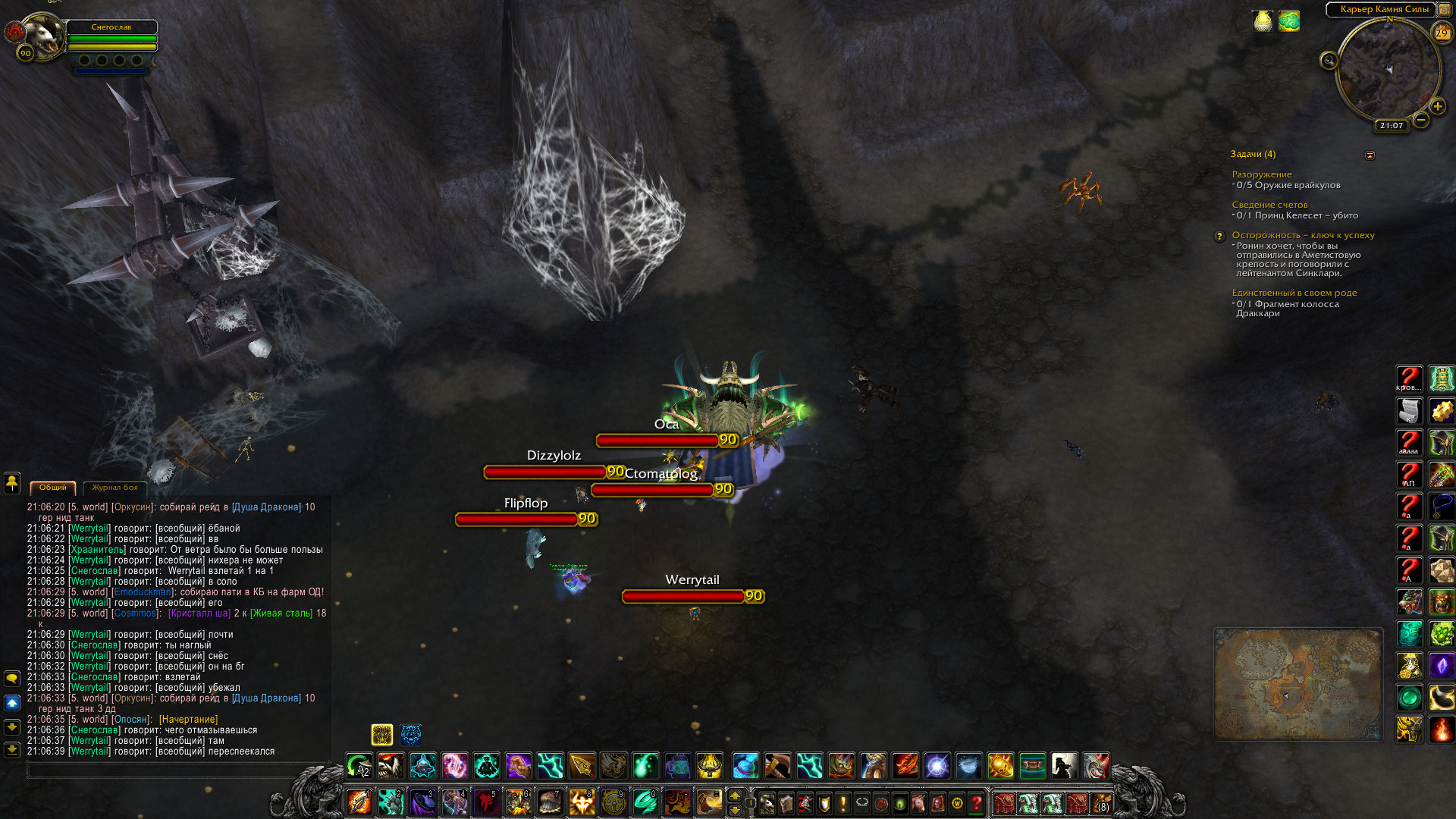This screenshot has width=1456, height=819.
Task: Select the Разоружение quest title
Action: tap(1261, 174)
